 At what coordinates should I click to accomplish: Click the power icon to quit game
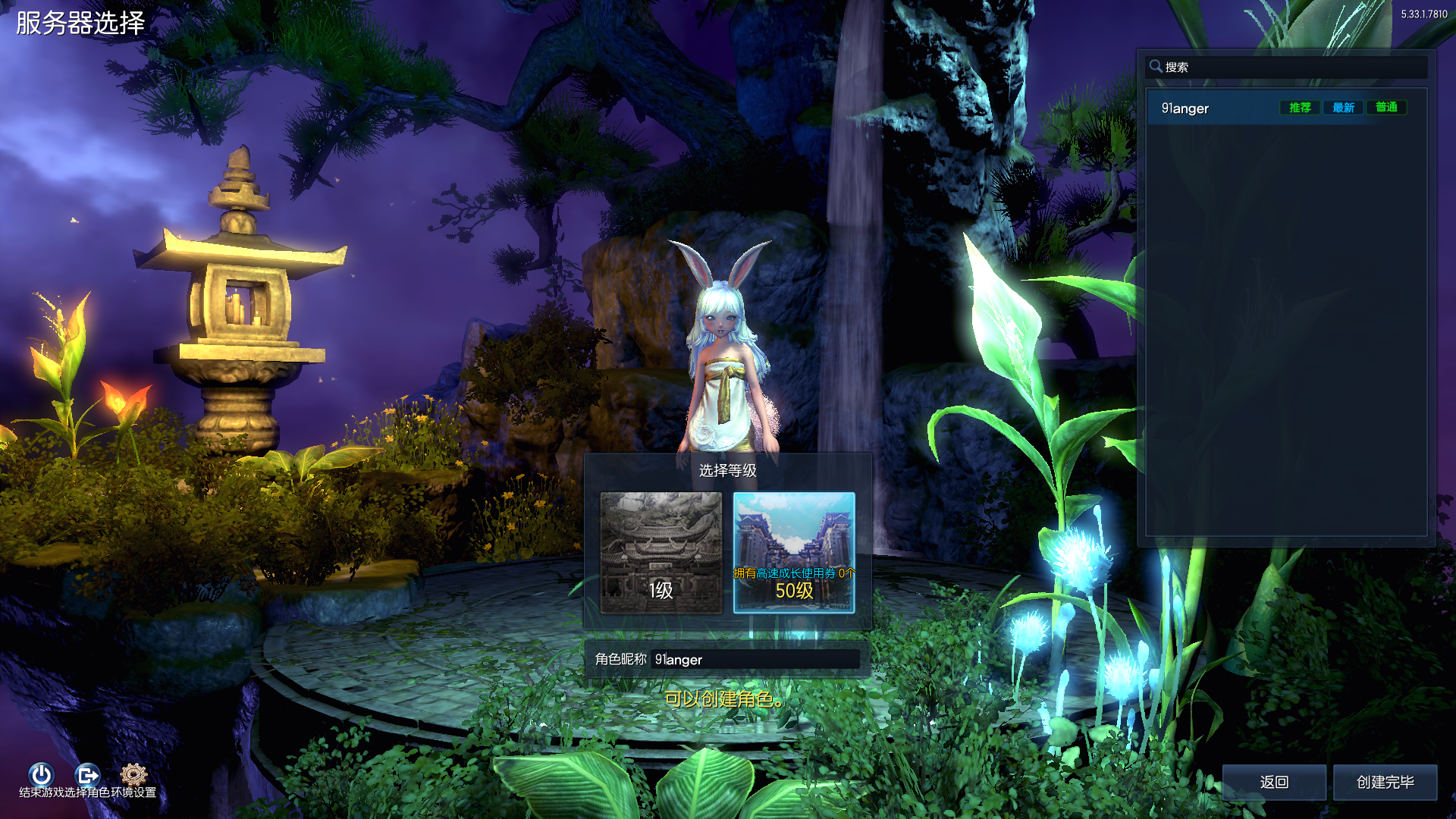[41, 774]
